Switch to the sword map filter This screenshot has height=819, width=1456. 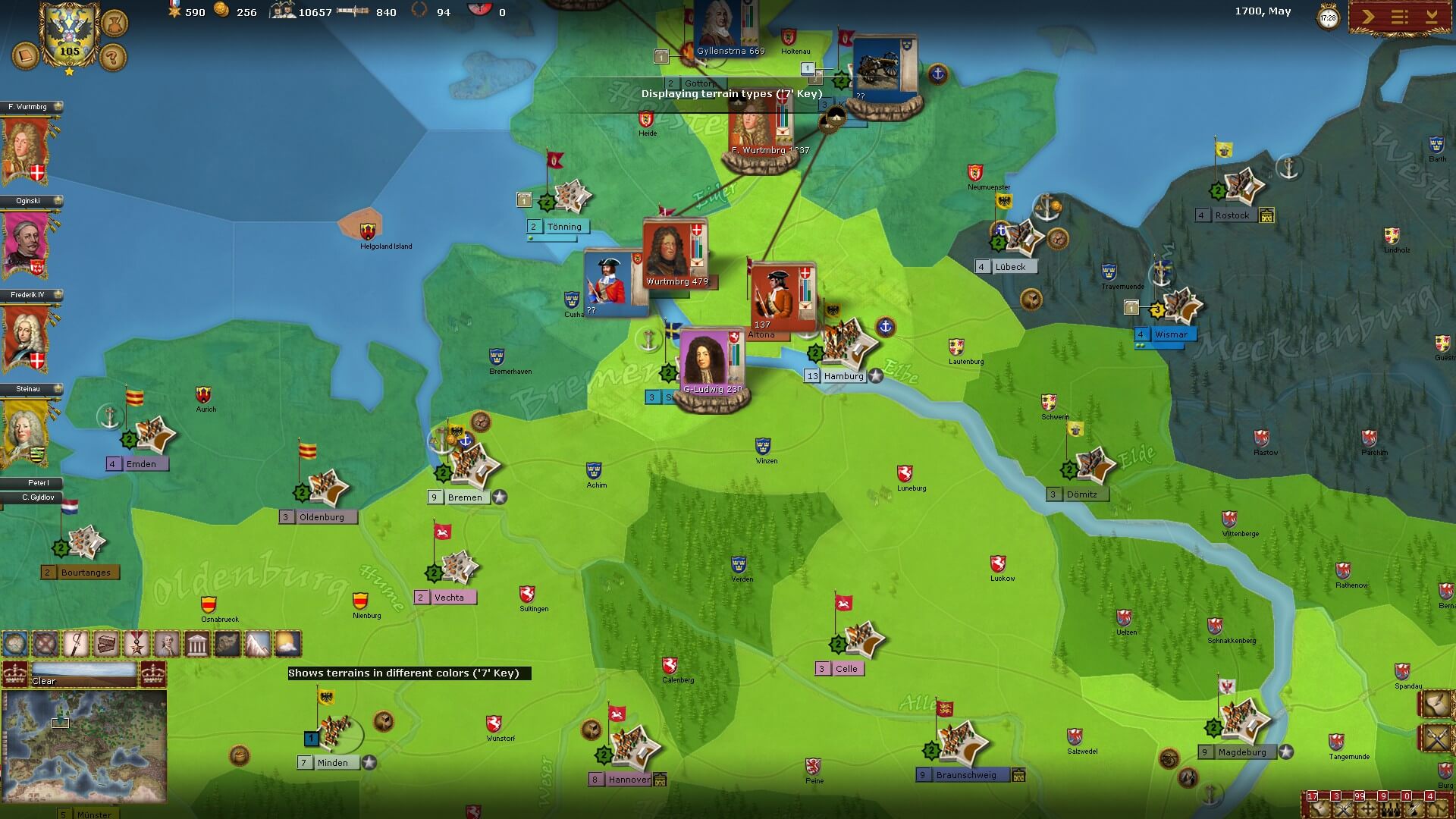(76, 644)
